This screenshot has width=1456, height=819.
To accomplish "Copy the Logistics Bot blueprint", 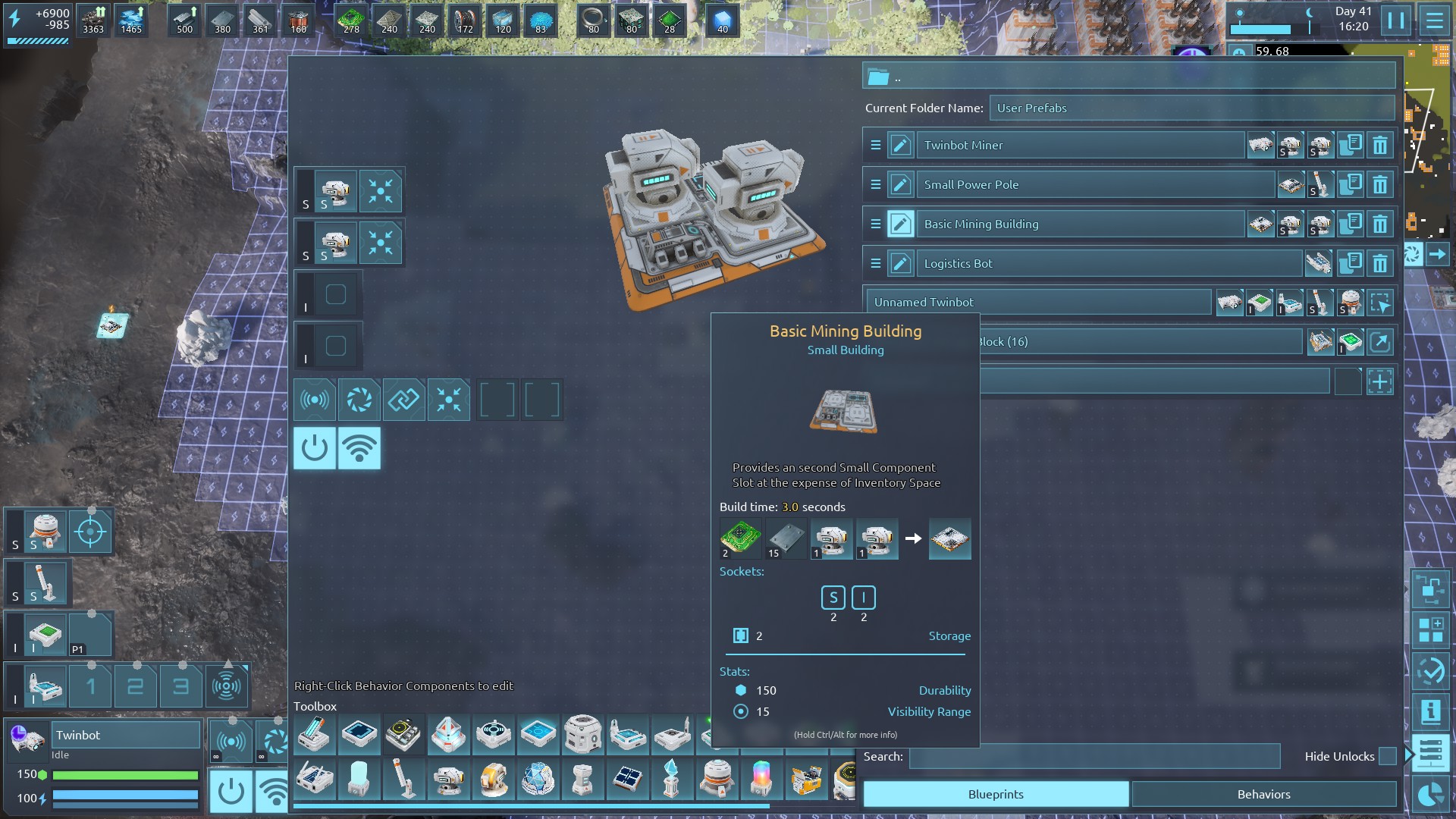I will pos(1351,263).
